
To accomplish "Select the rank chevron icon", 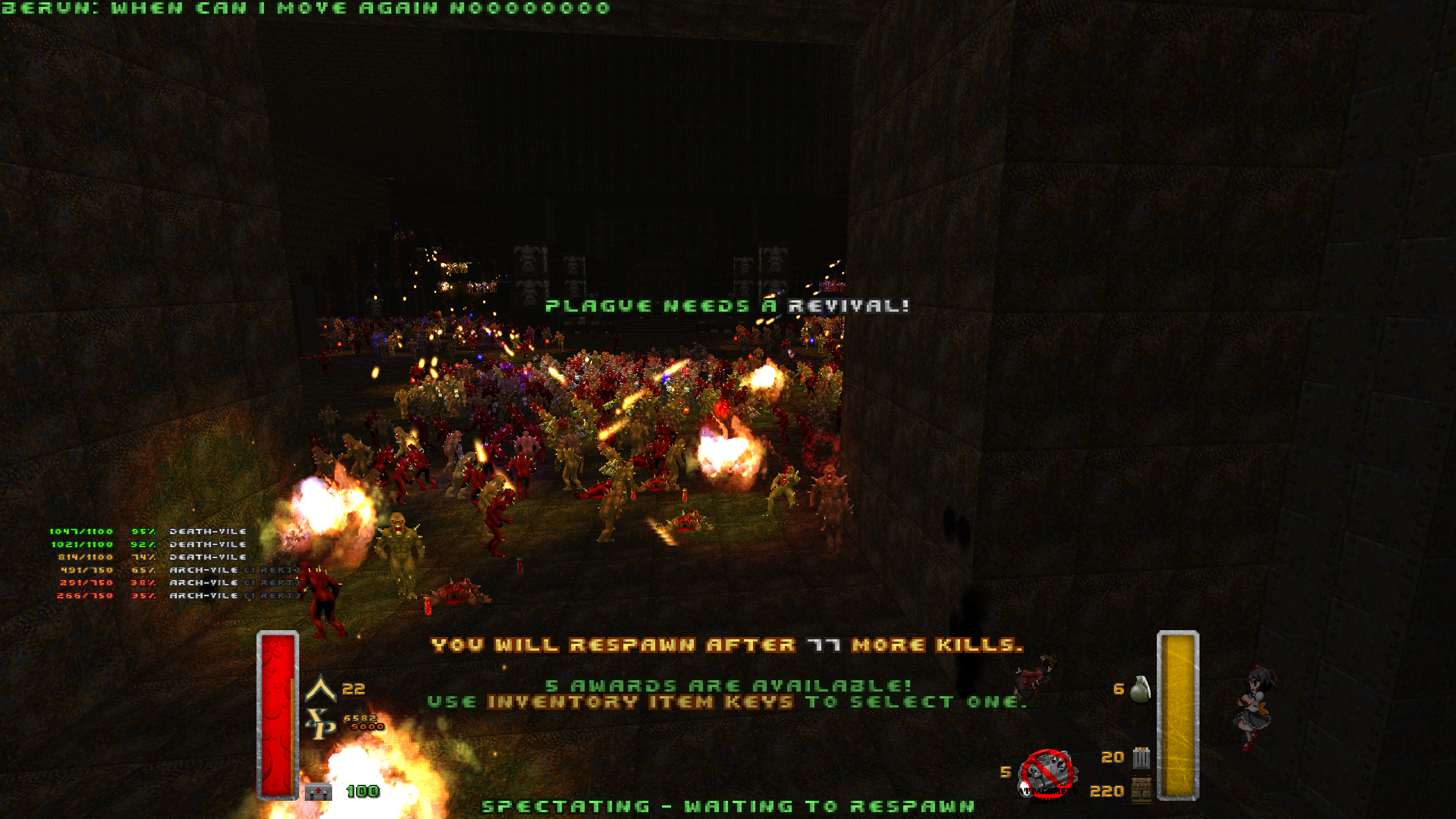I will click(321, 688).
